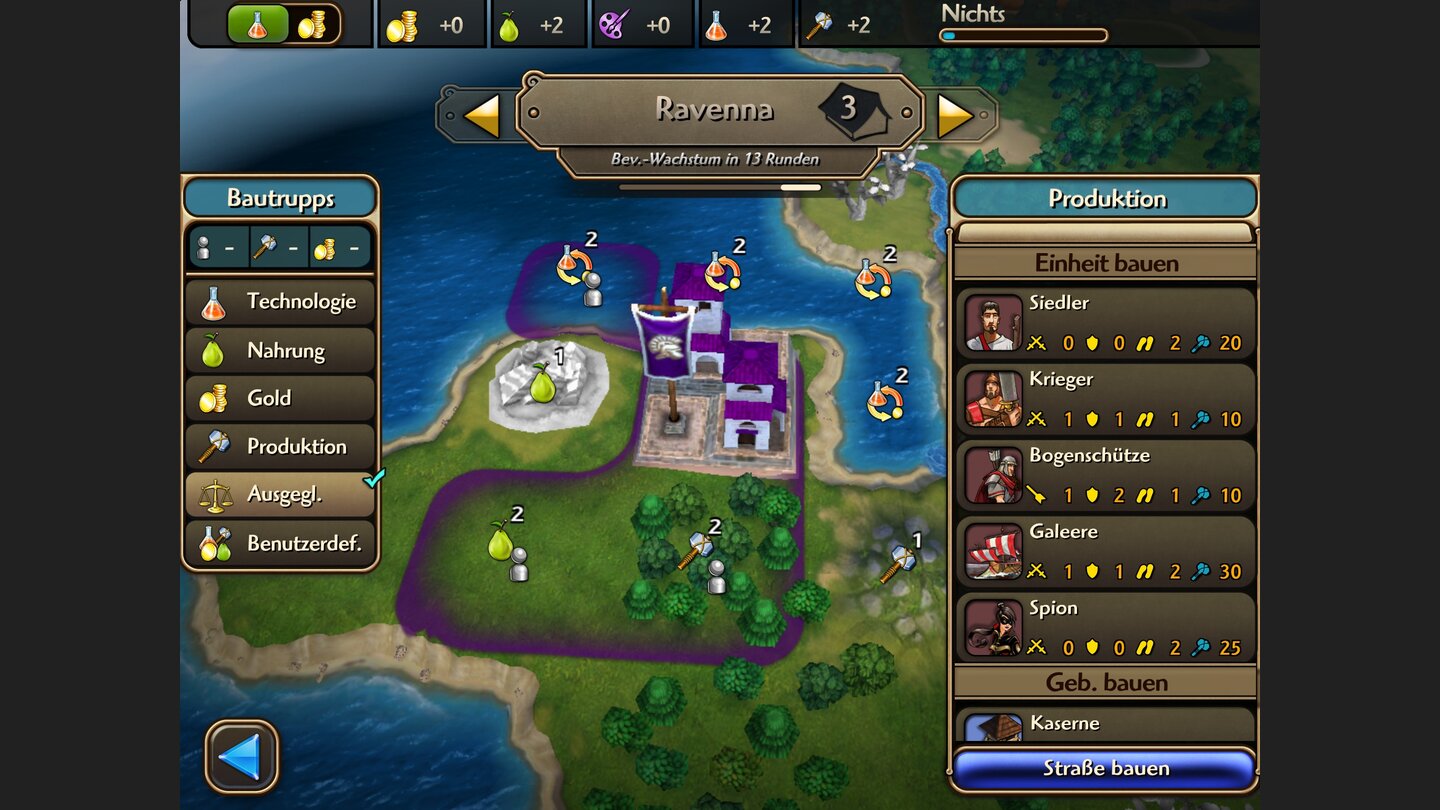
Task: Click the Nahrung pear icon in Bautrupps
Action: pyautogui.click(x=215, y=350)
